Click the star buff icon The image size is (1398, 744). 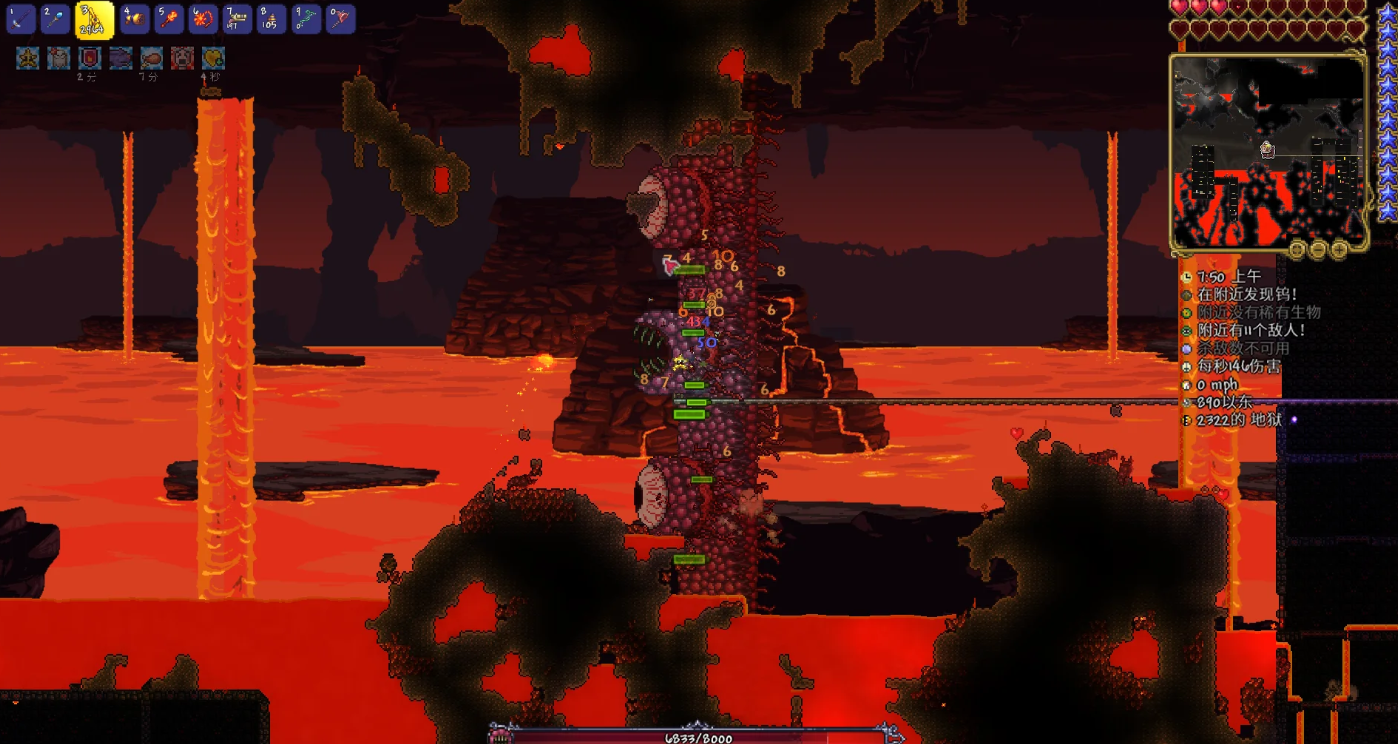point(27,58)
